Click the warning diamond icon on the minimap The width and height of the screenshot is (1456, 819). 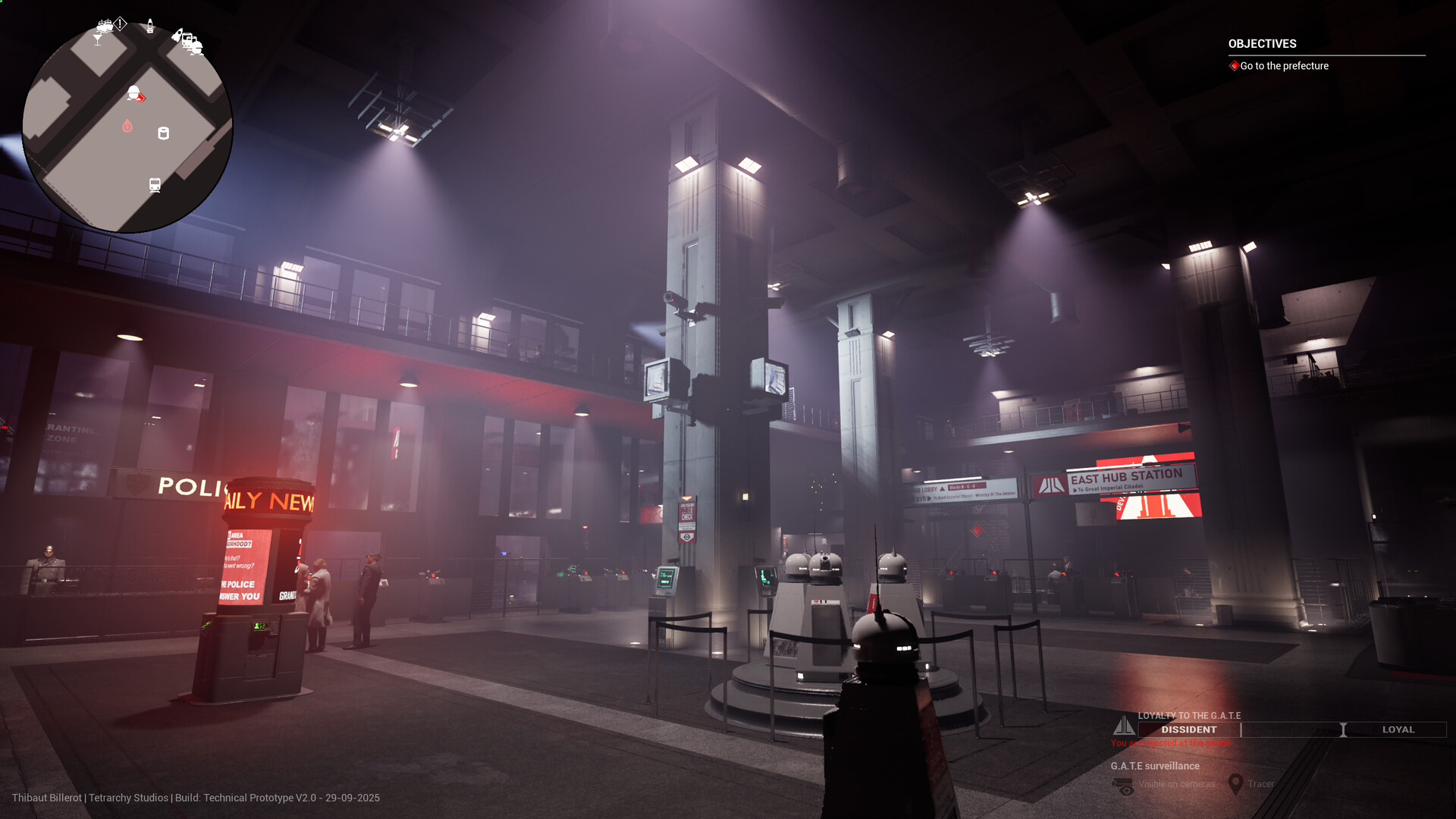click(x=120, y=23)
